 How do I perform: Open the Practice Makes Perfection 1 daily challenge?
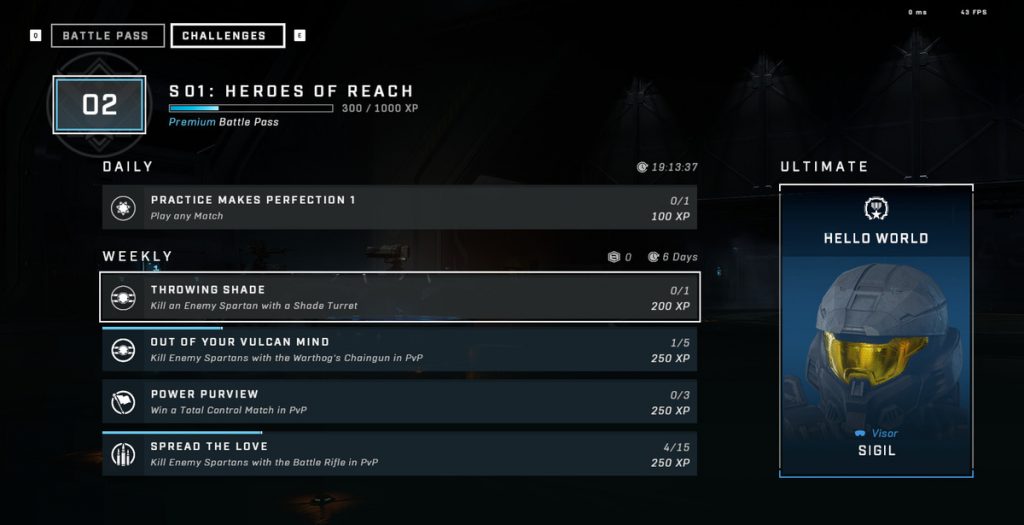pos(399,207)
